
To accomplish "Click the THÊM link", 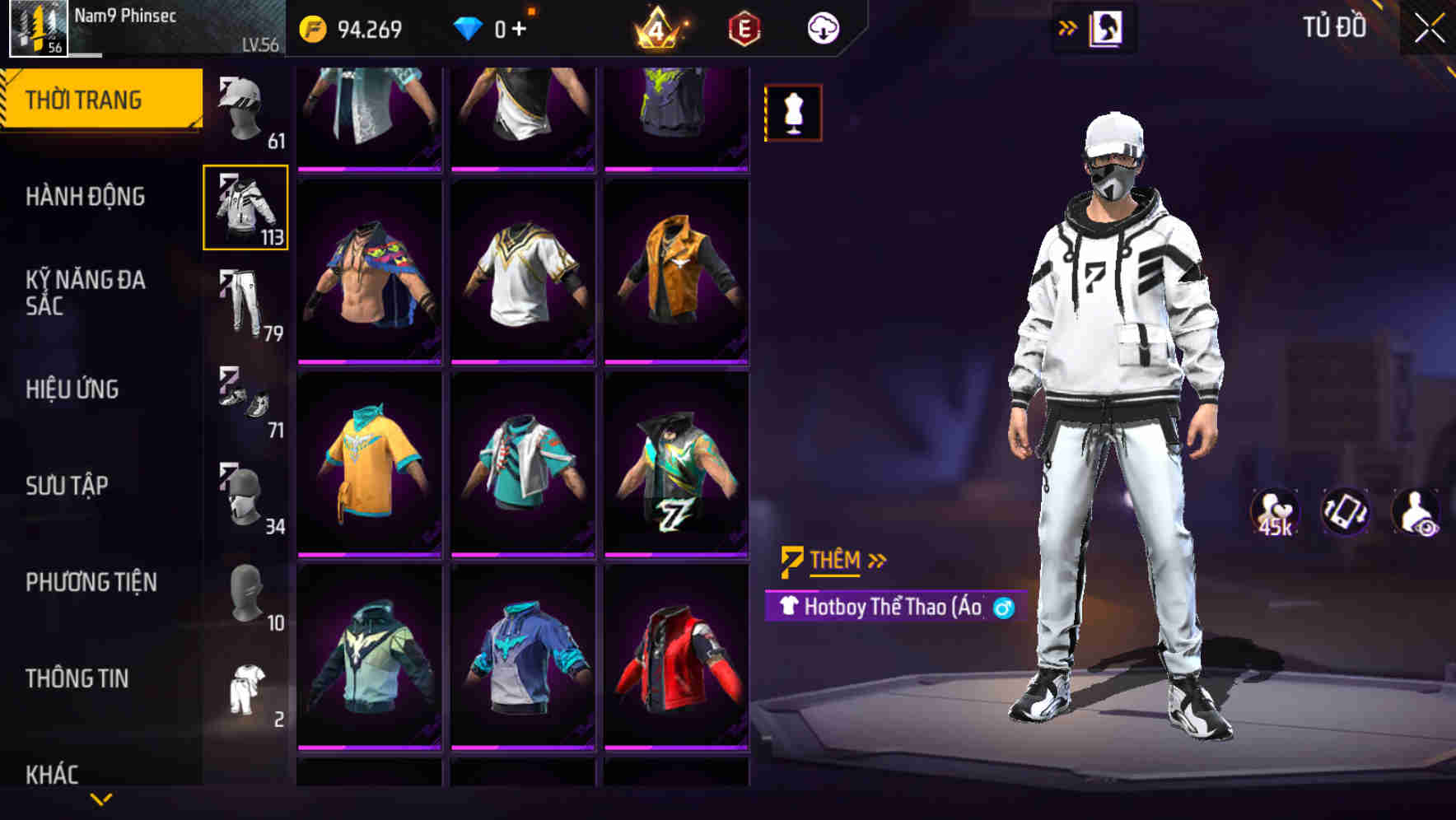I will click(x=833, y=559).
